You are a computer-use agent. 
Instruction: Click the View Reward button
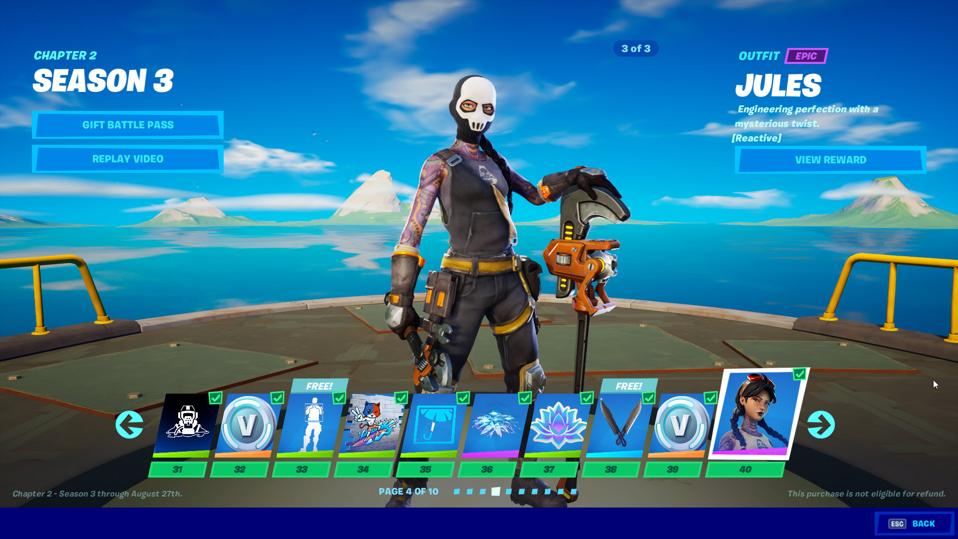coord(830,160)
